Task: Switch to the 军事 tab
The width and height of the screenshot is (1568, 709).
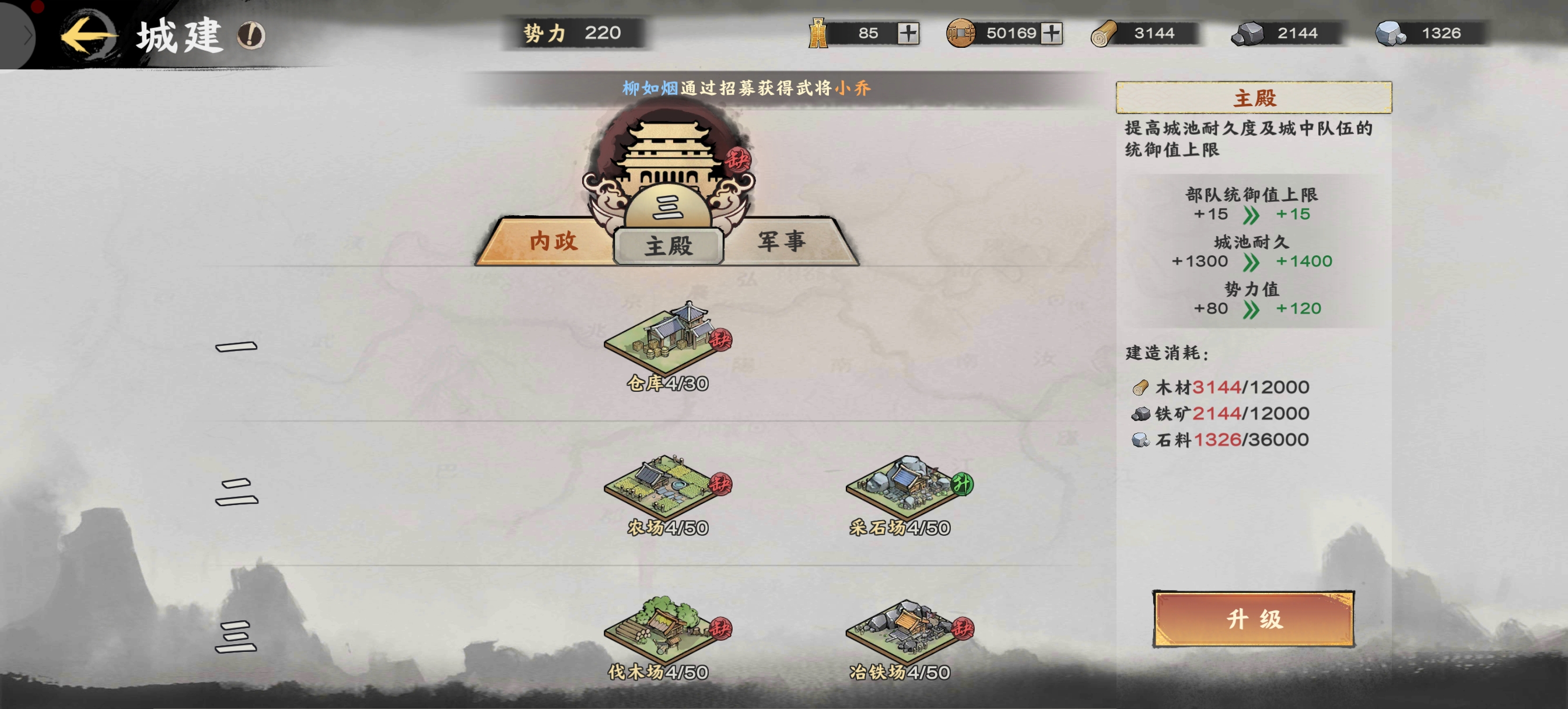Action: (782, 241)
